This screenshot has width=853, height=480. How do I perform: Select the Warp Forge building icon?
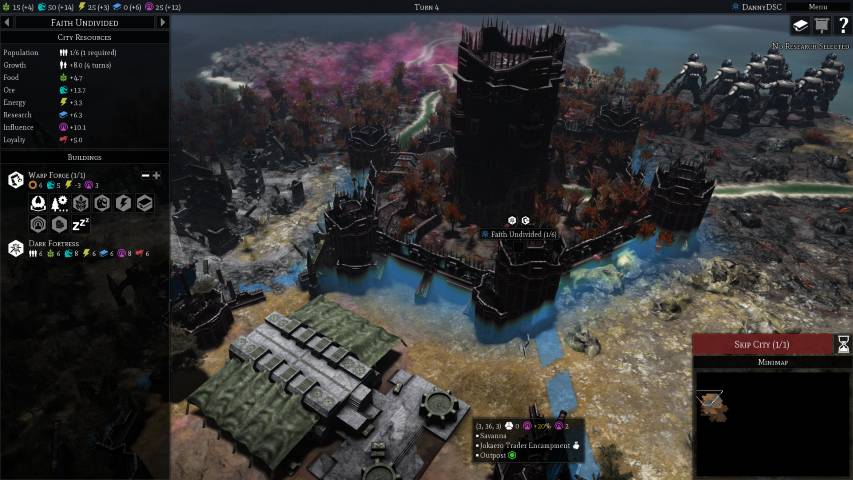point(16,179)
